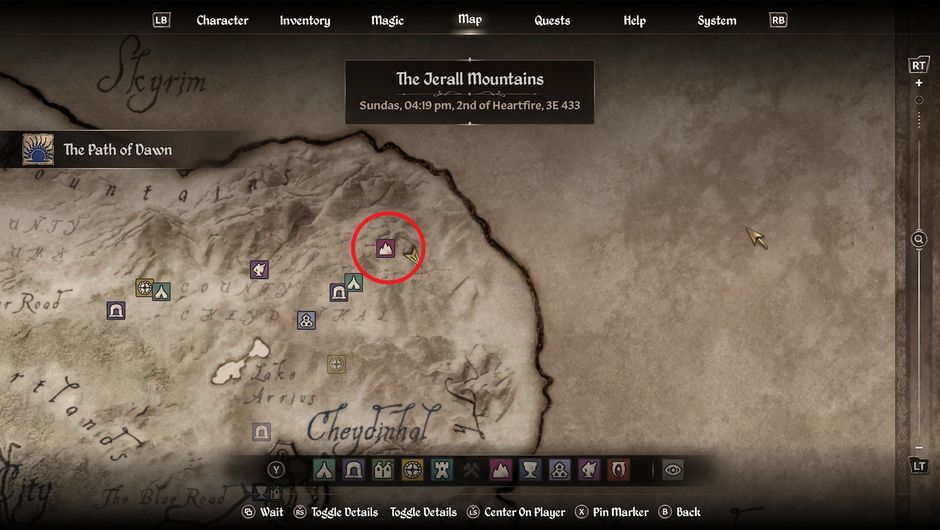
Task: Zoom in with the plus button
Action: (919, 83)
